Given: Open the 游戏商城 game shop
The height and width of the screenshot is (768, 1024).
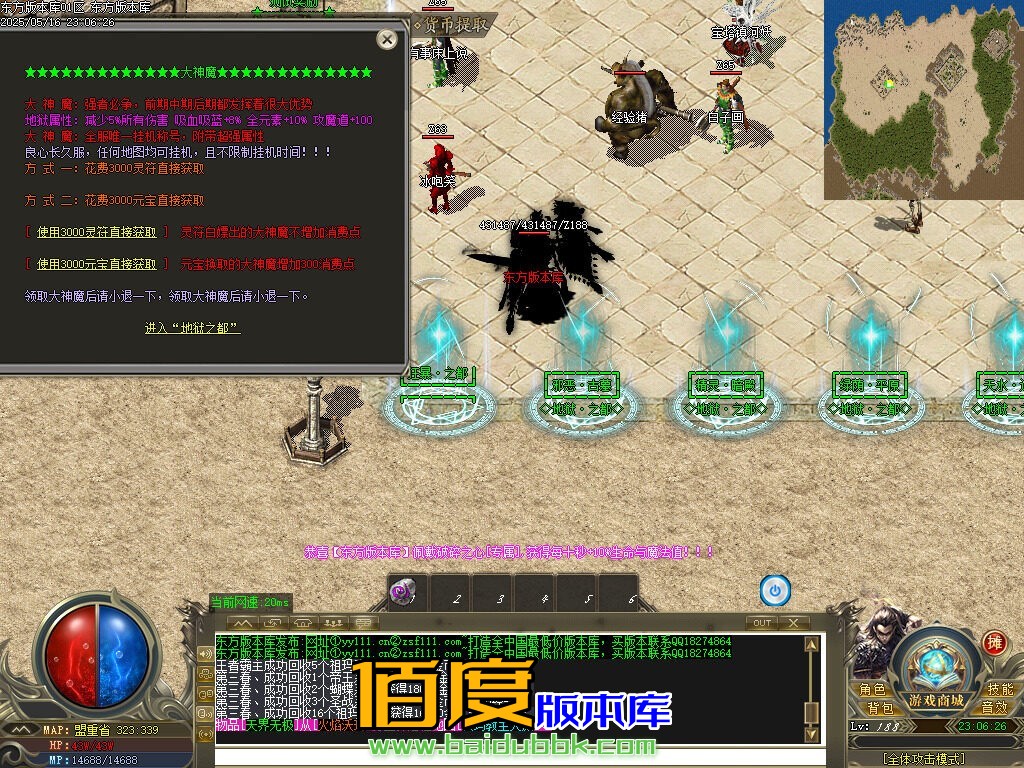Looking at the screenshot, I should tap(936, 699).
